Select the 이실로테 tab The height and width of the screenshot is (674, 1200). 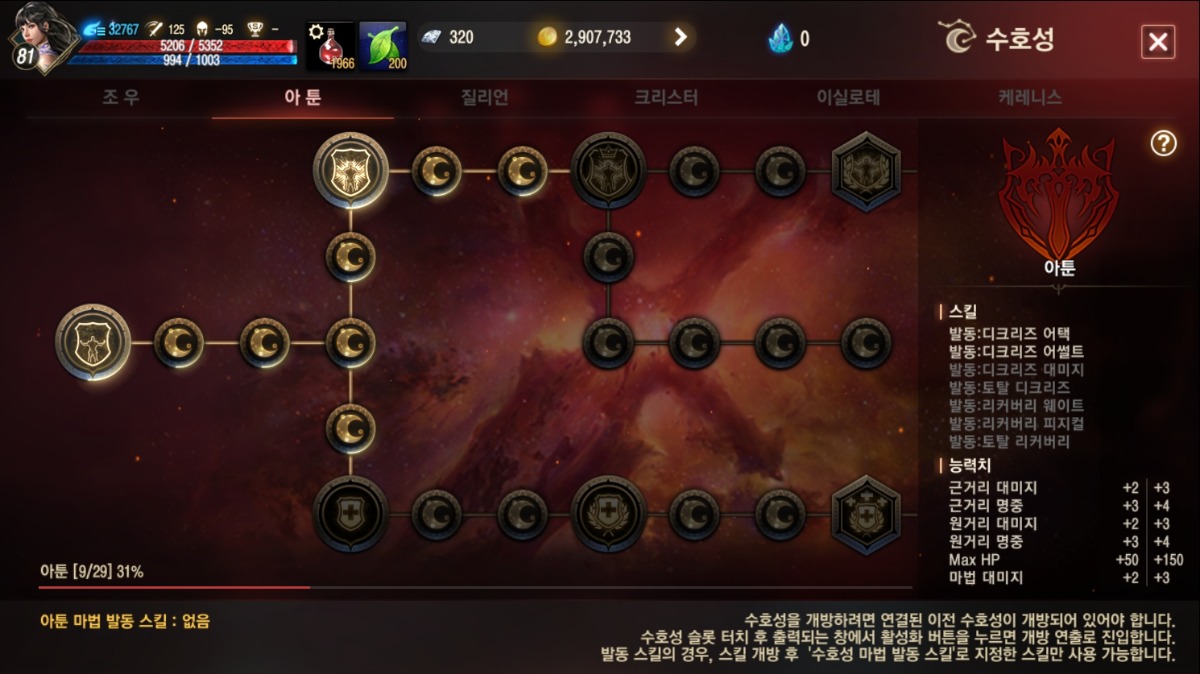pyautogui.click(x=848, y=98)
